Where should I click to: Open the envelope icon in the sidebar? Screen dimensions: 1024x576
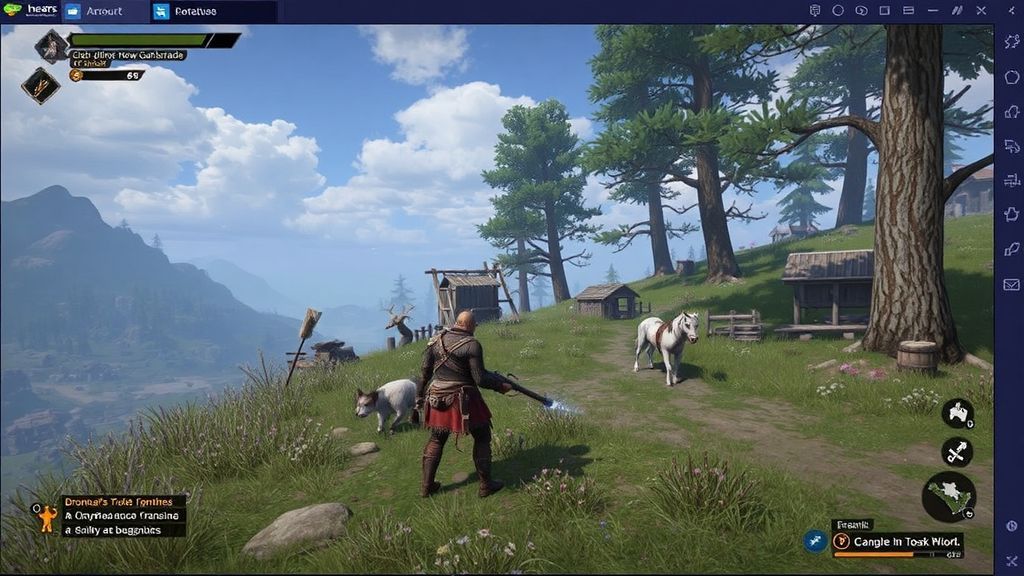coord(1011,284)
